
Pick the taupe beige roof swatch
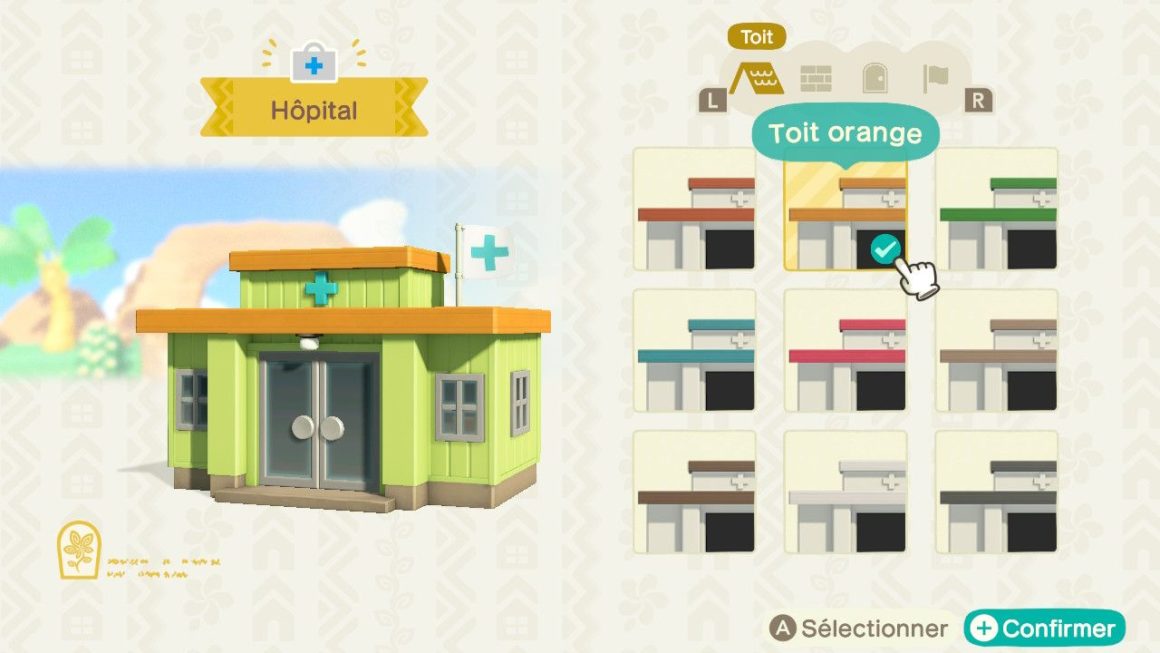[x=997, y=351]
